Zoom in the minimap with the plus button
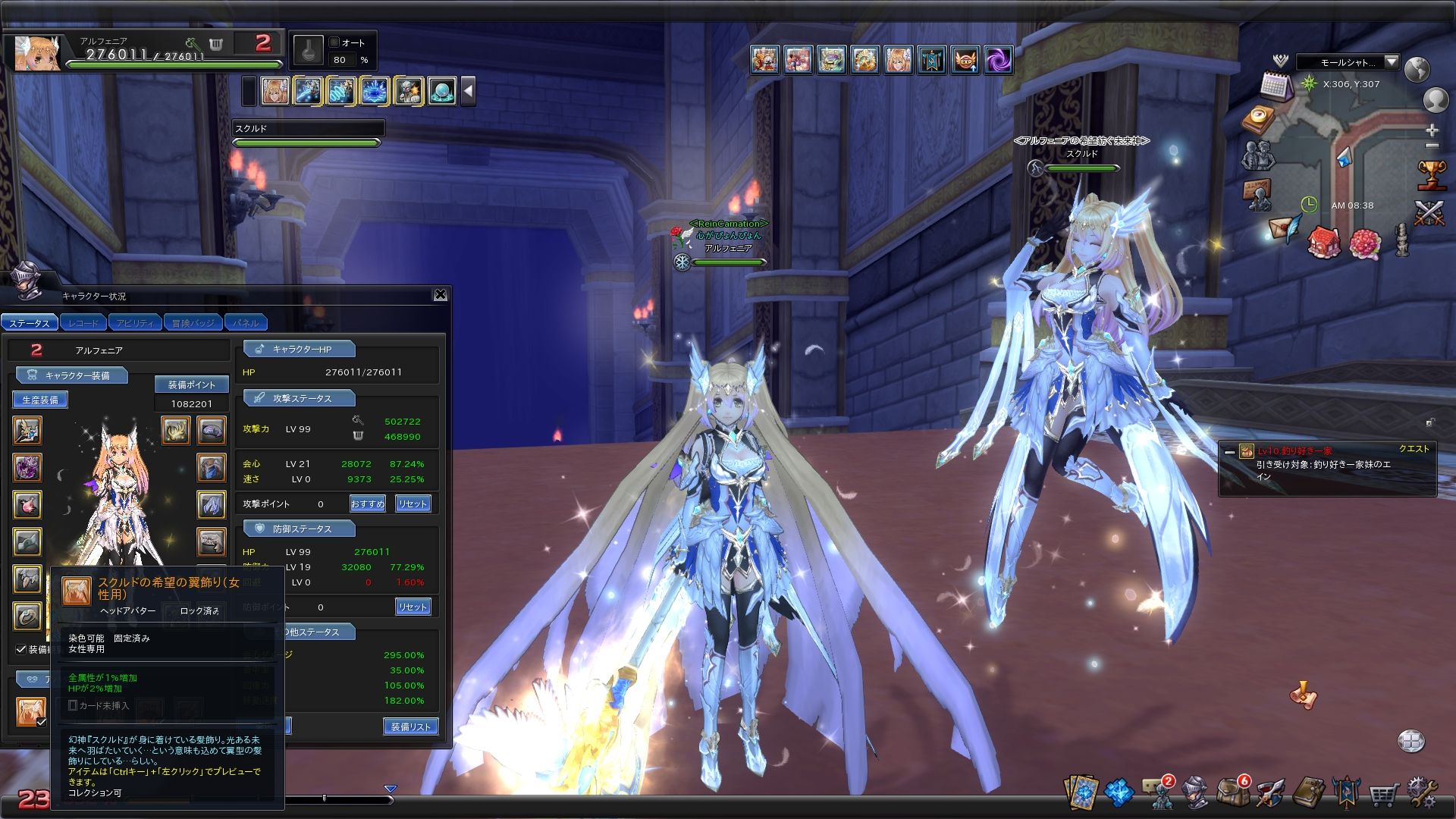The width and height of the screenshot is (1456, 819). (1432, 130)
